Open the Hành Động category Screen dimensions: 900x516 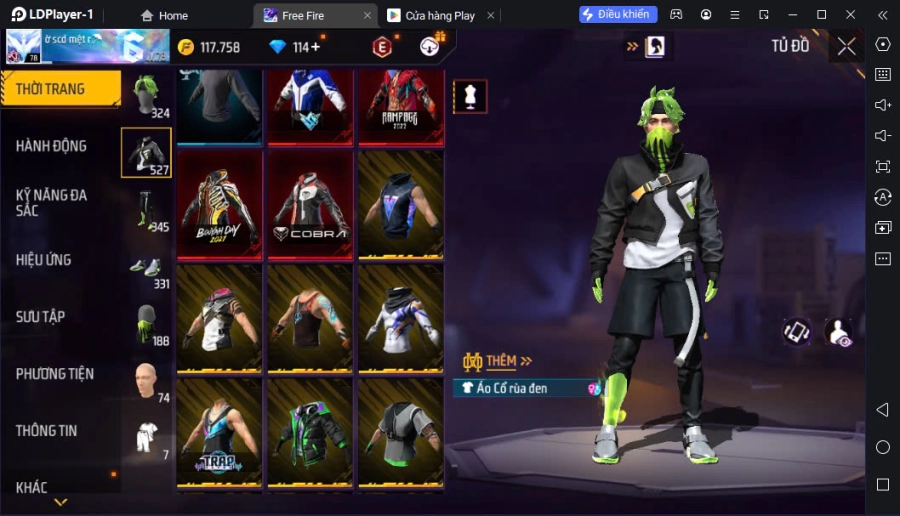52,146
